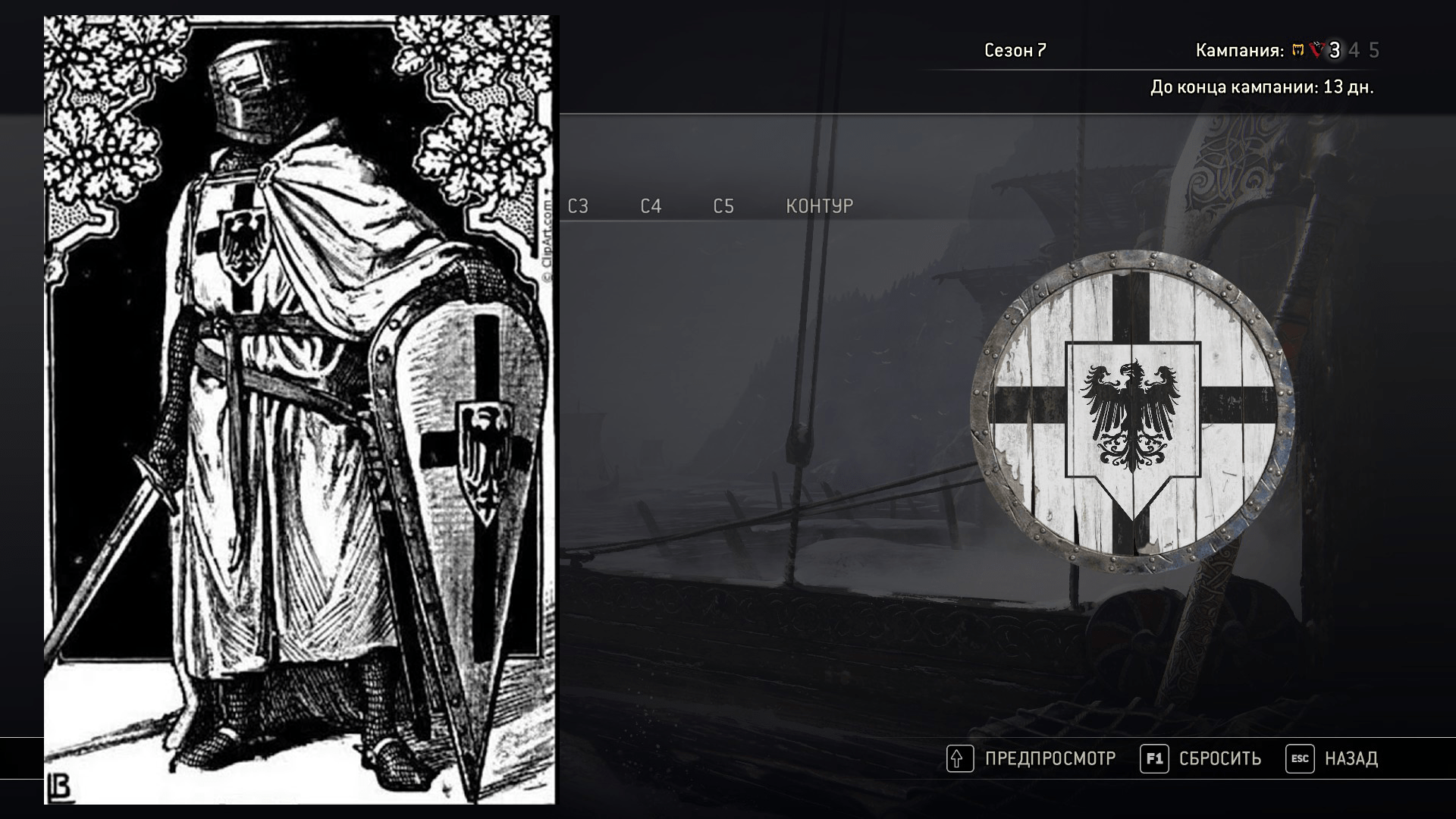
Task: Select the round shield emblem preview
Action: pos(1132,412)
